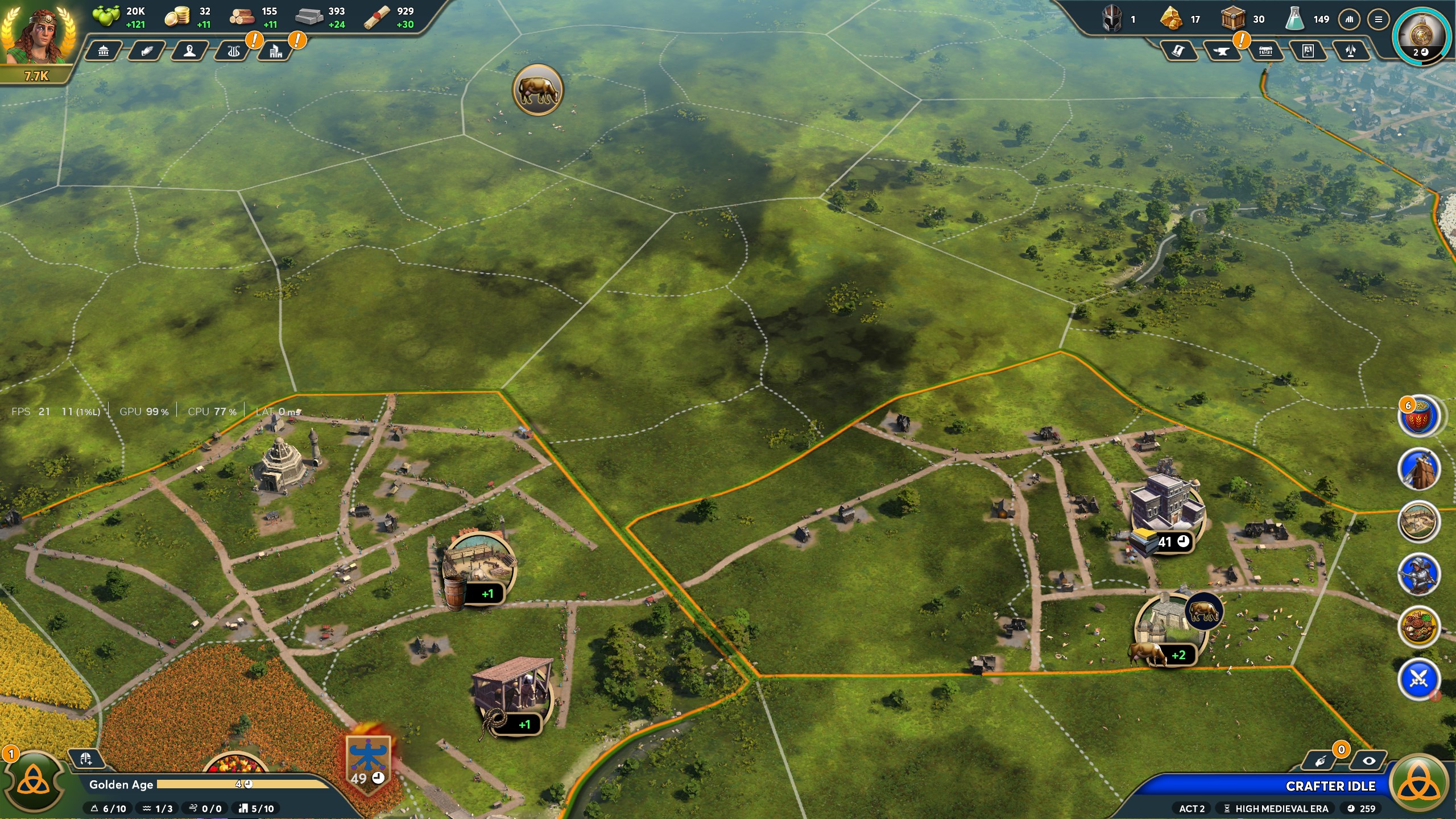Select the food platter notification
The image size is (1456, 819).
click(1418, 627)
